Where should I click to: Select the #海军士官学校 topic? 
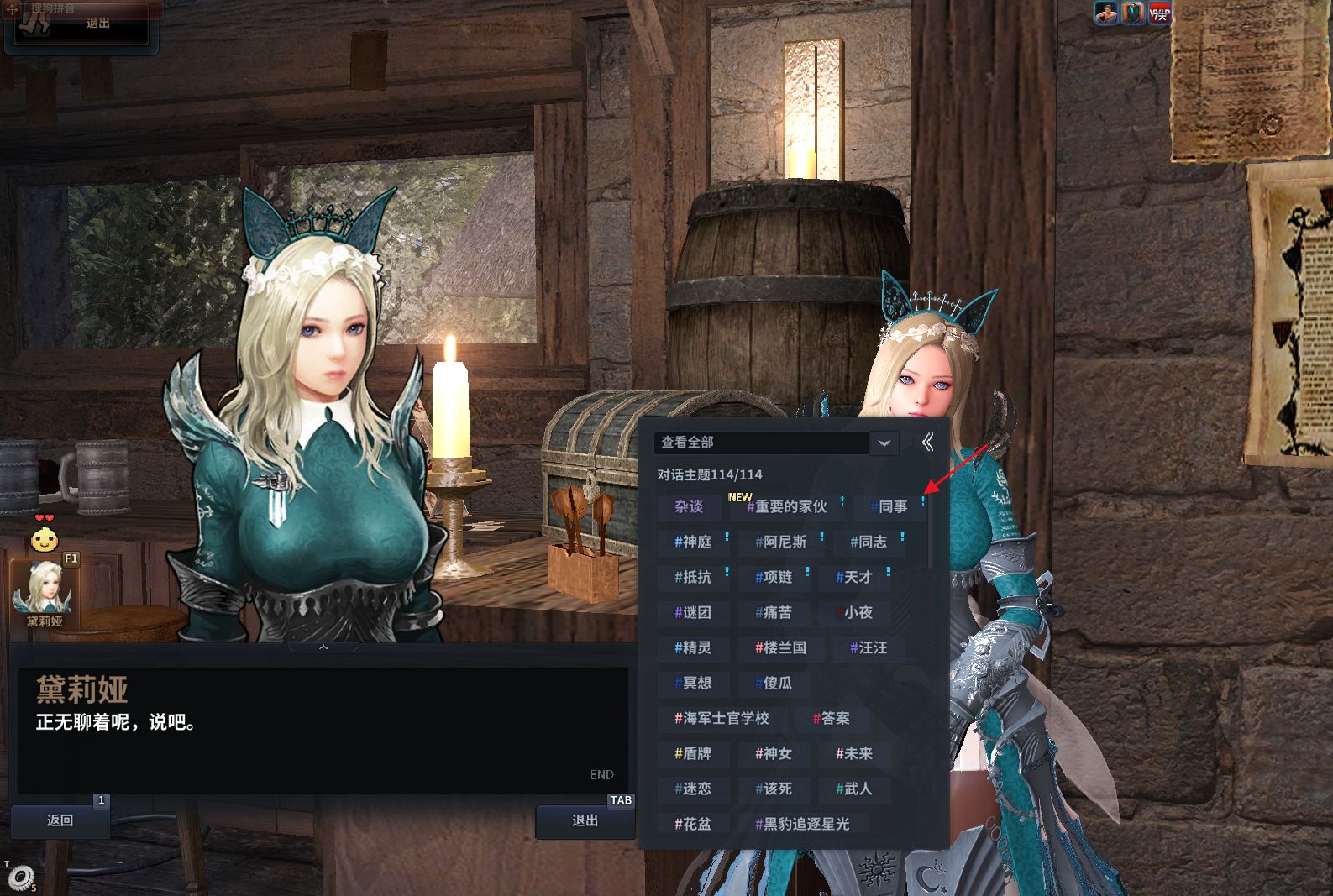click(x=722, y=718)
